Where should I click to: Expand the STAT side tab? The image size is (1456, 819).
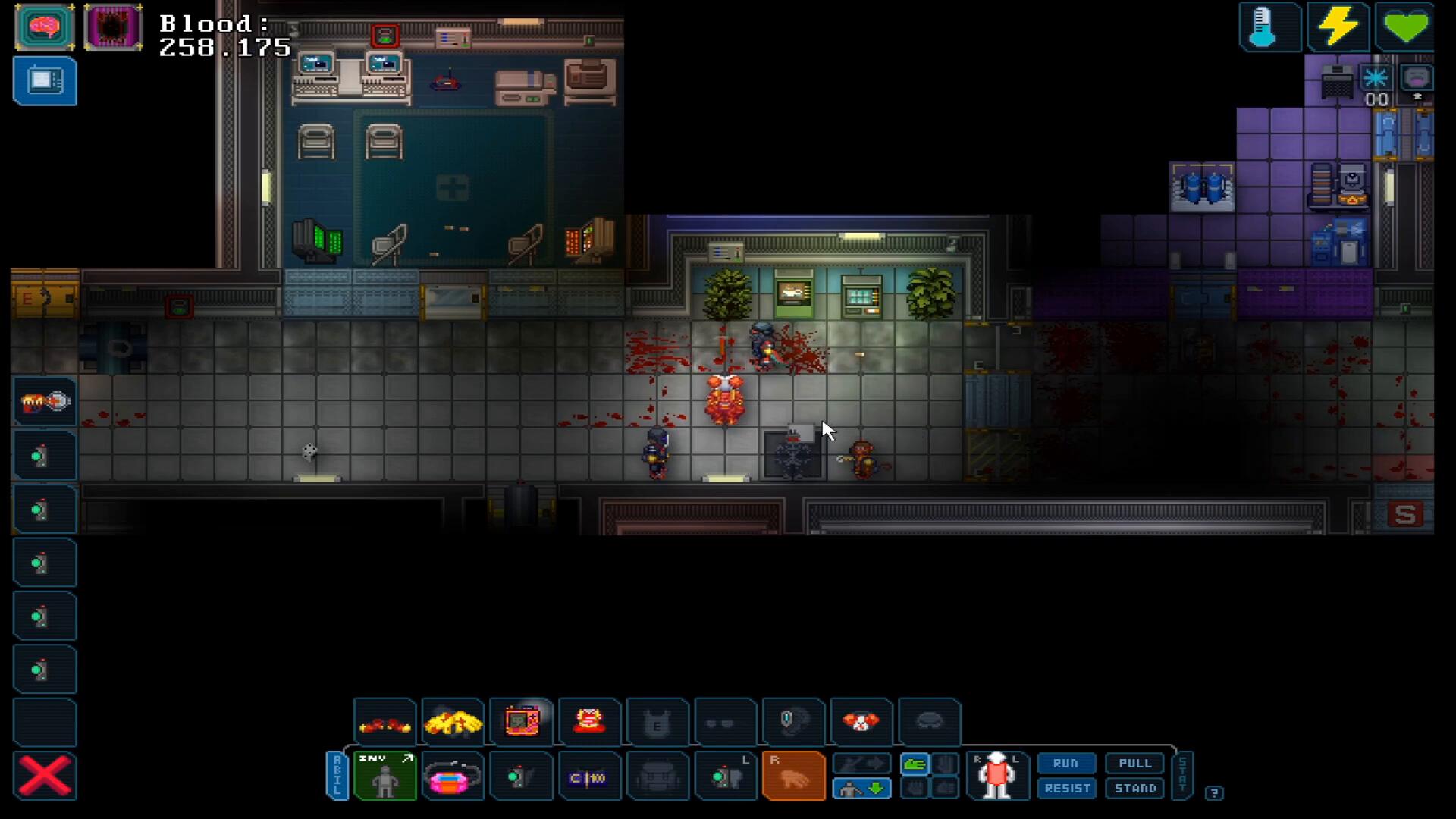pos(1182,776)
